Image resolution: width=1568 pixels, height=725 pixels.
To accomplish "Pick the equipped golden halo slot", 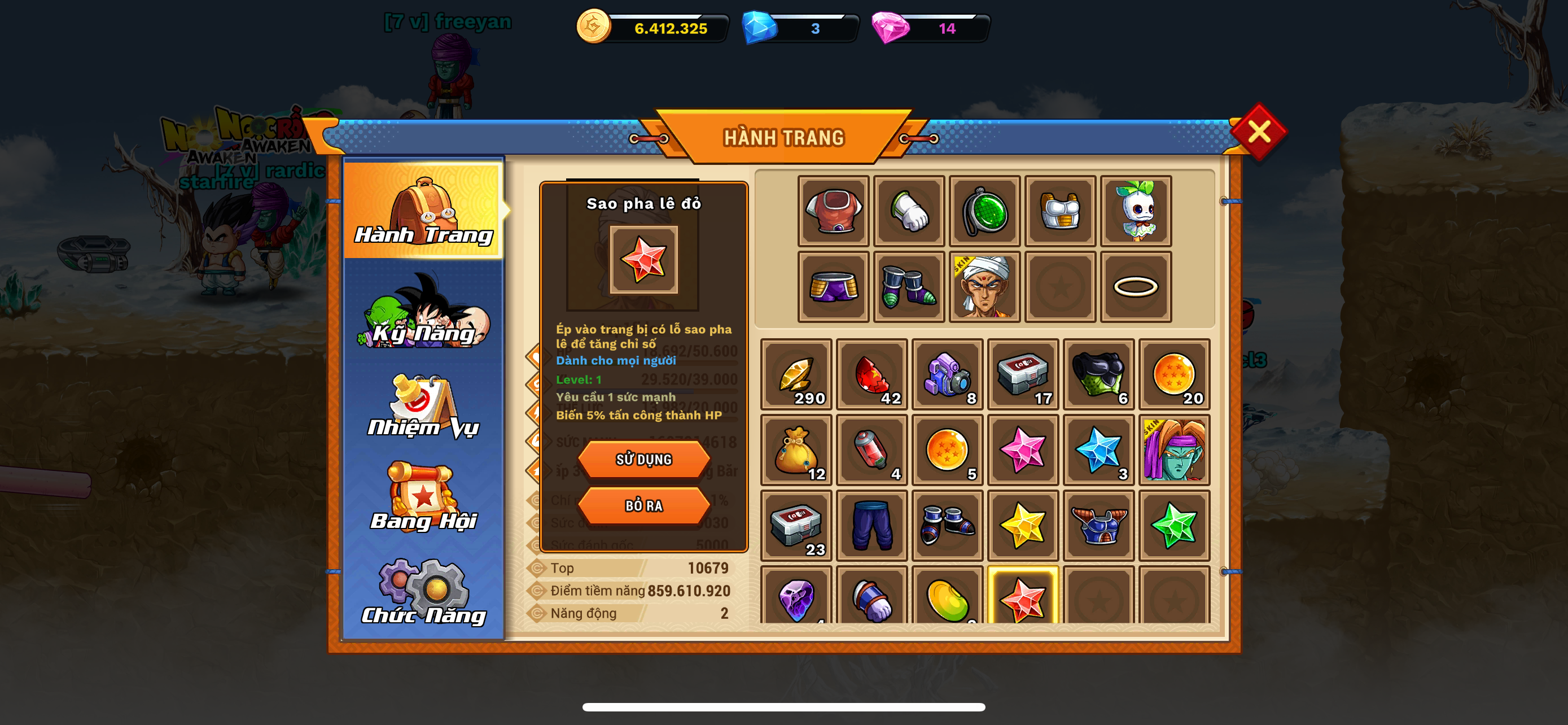I will 1135,287.
